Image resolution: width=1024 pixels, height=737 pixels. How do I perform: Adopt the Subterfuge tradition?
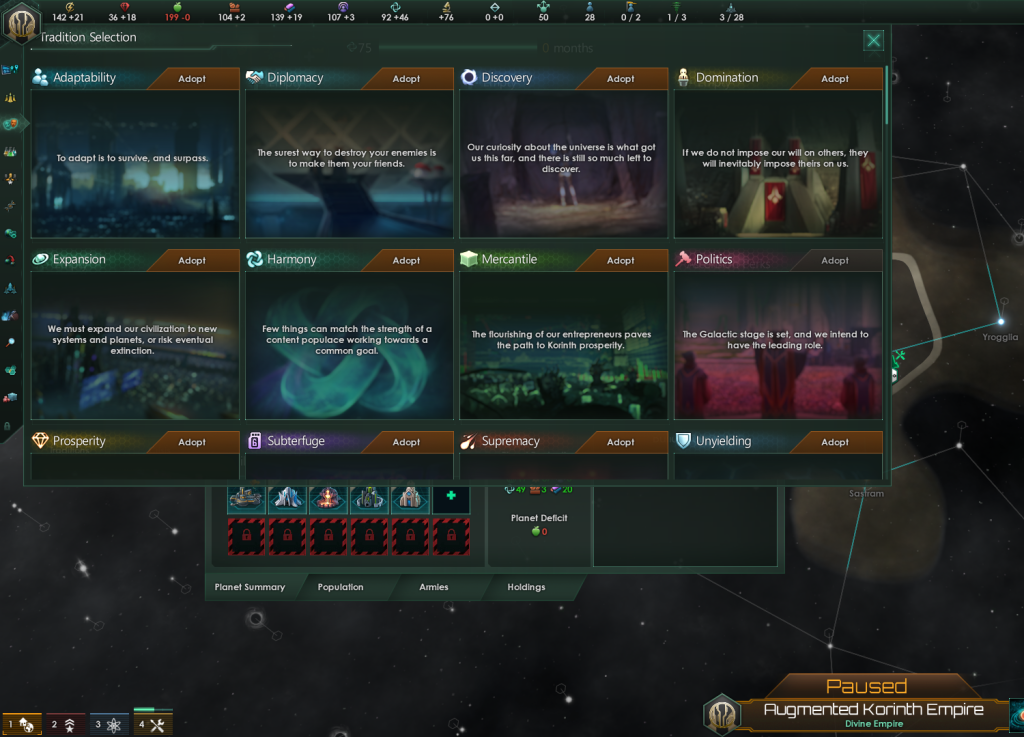click(406, 442)
